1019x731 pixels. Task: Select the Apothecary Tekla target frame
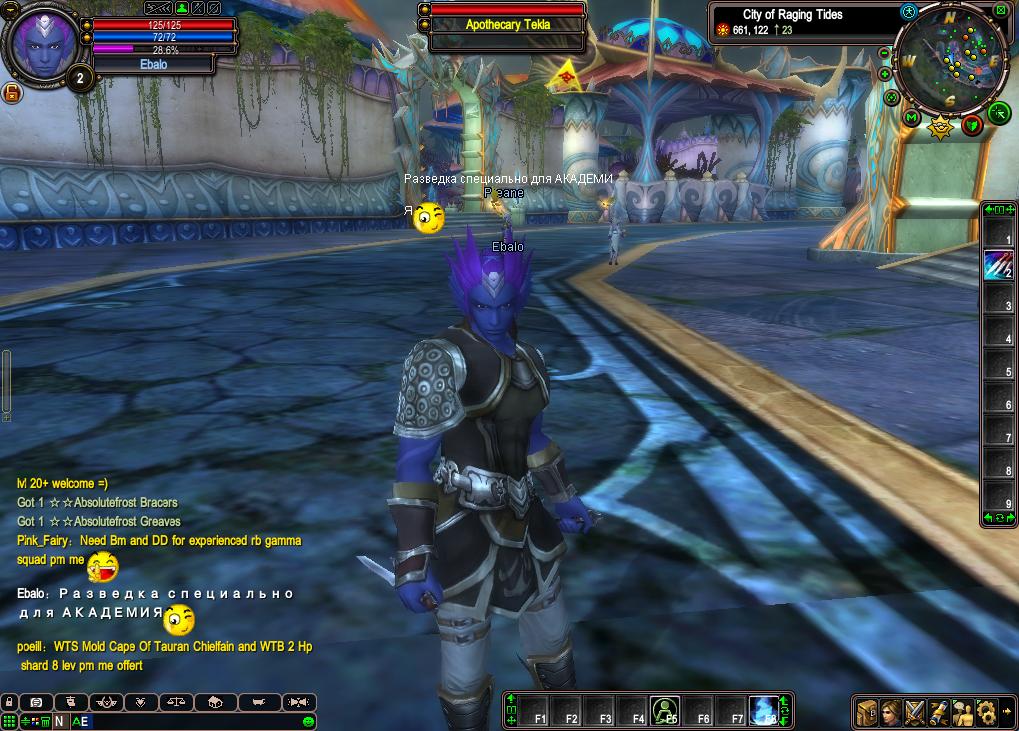pyautogui.click(x=507, y=25)
